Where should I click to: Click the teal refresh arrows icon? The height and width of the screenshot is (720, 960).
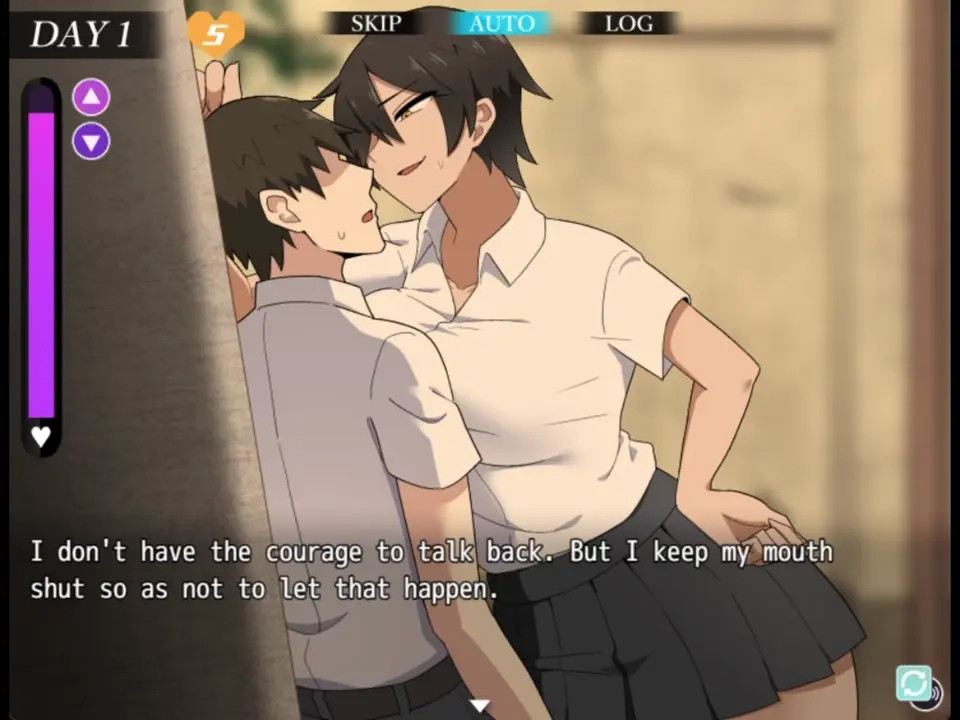[x=913, y=683]
